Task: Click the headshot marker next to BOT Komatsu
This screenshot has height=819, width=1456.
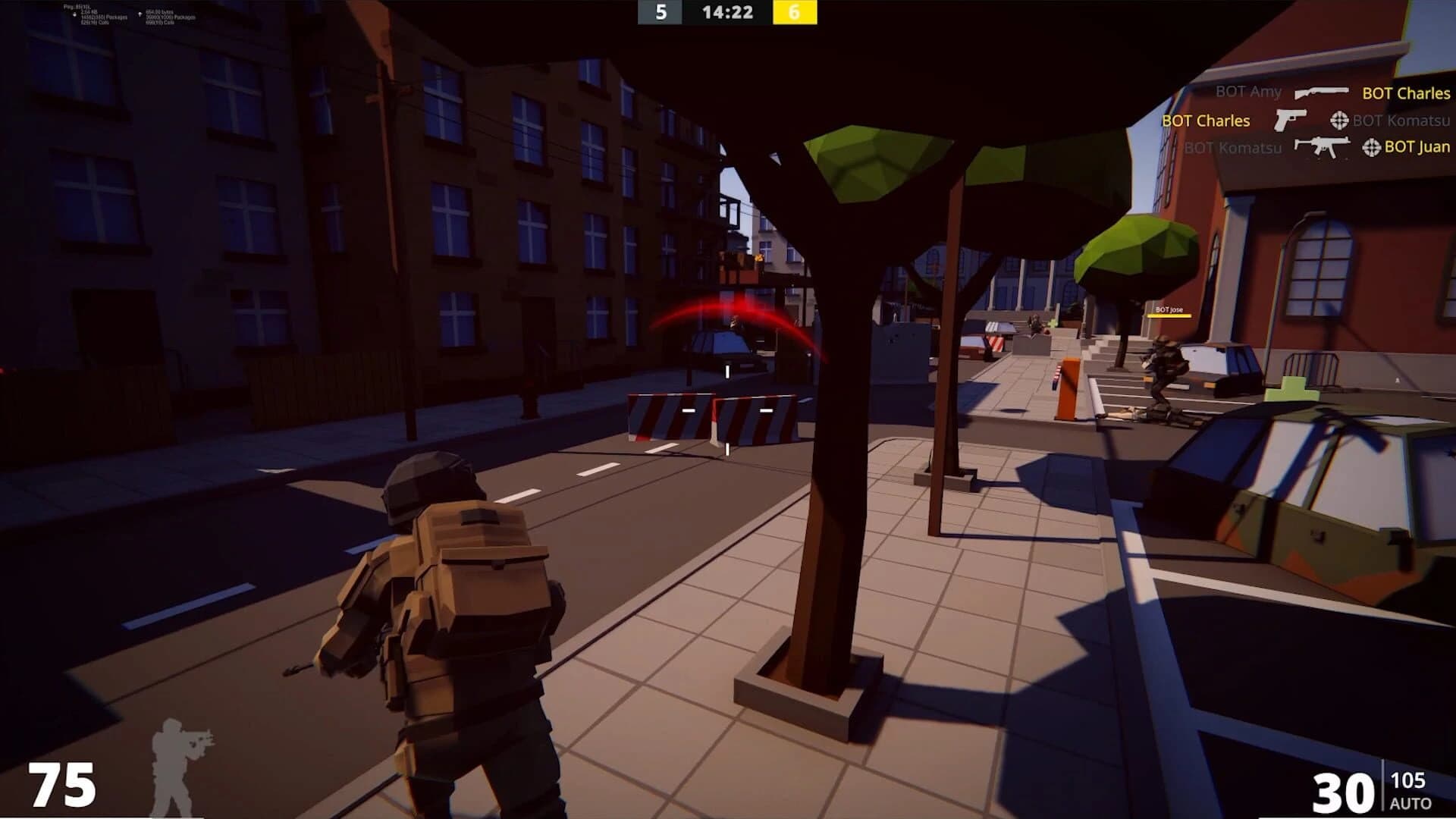Action: (1339, 121)
